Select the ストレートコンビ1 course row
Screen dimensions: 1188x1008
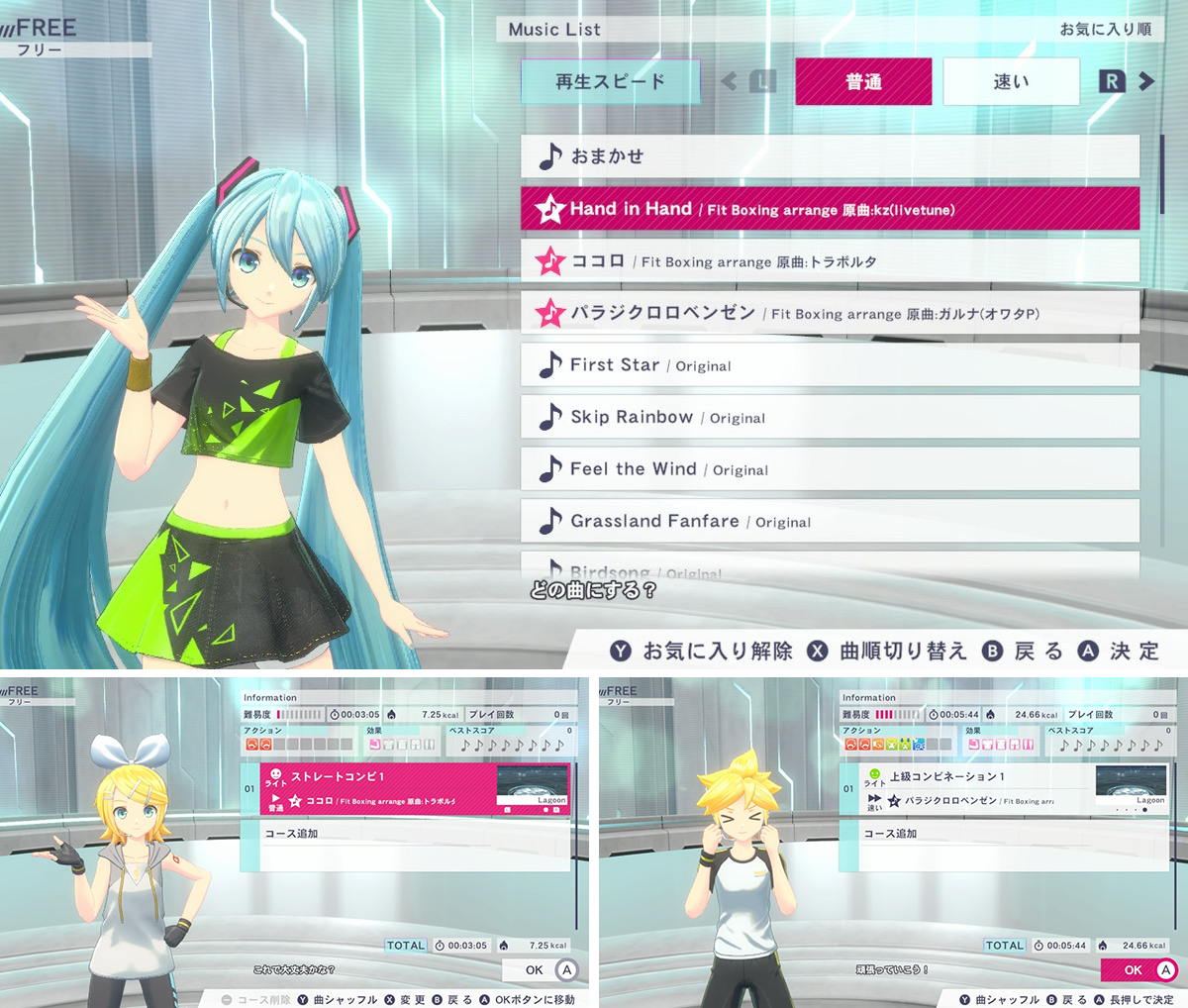tap(414, 789)
